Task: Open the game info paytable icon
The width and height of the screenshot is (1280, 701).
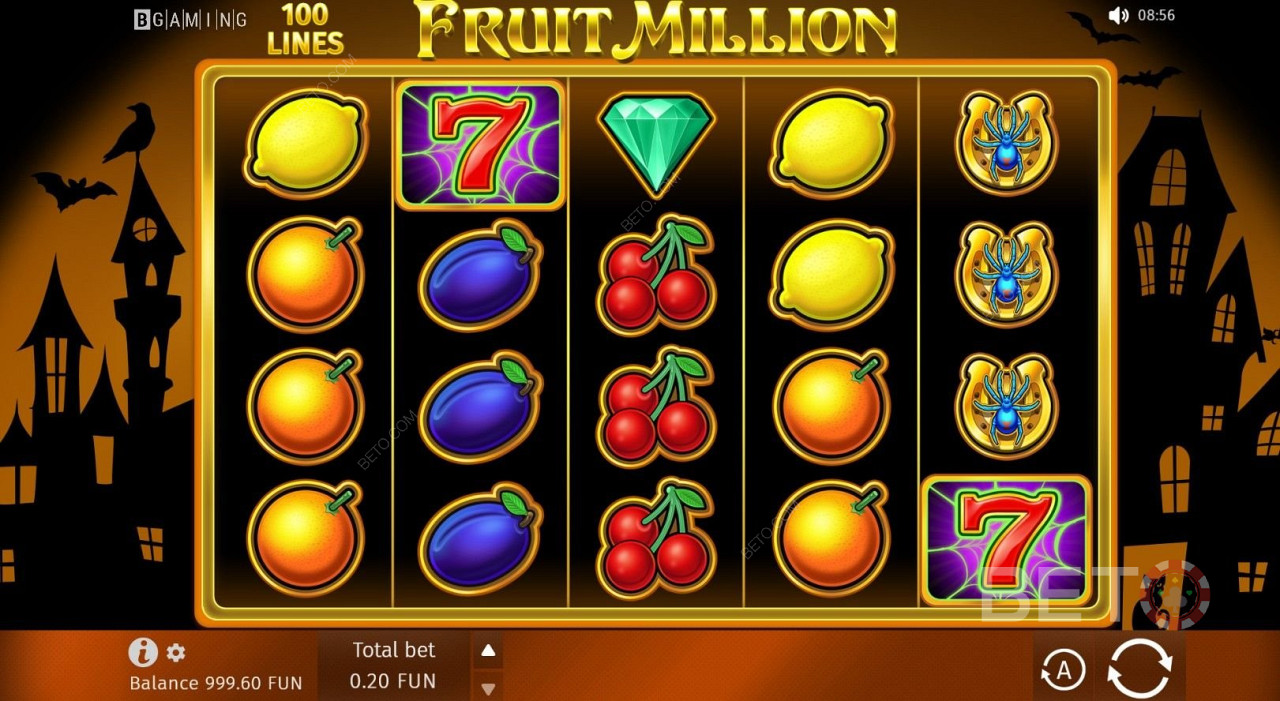Action: click(143, 653)
